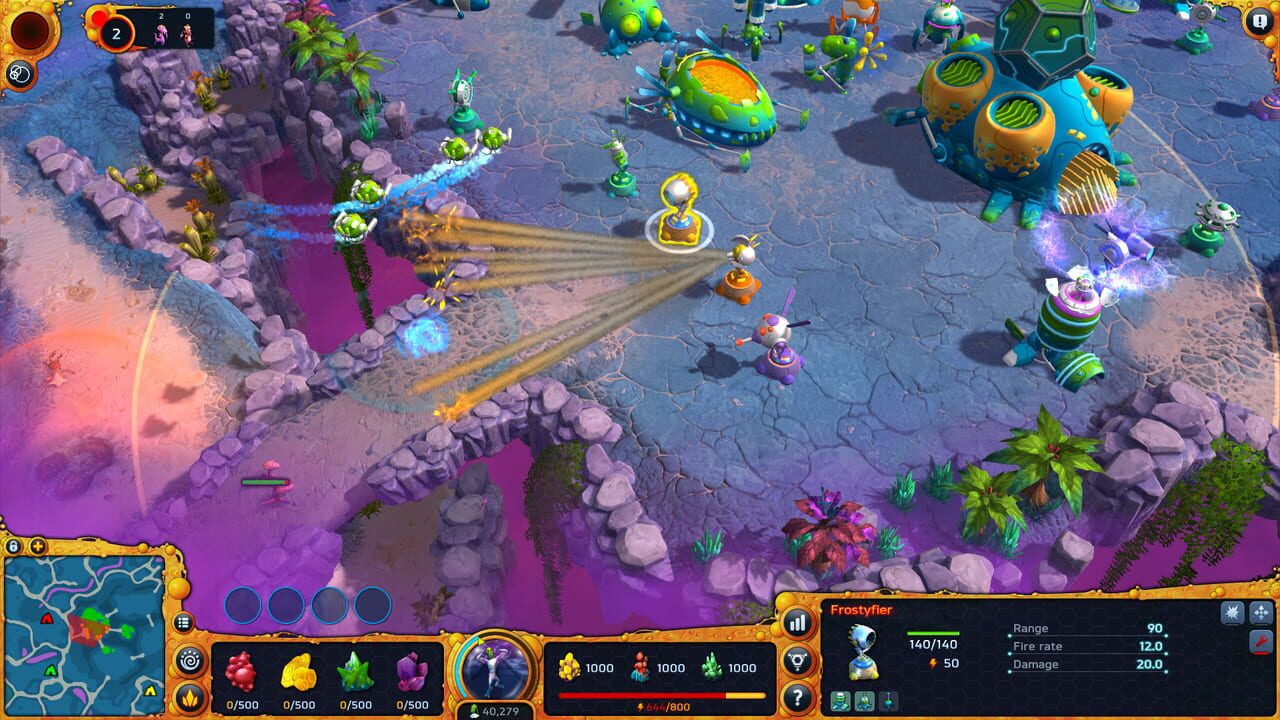Screen dimensions: 1280x720
Task: Toggle the red alert dot beside population counter
Action: click(x=97, y=17)
